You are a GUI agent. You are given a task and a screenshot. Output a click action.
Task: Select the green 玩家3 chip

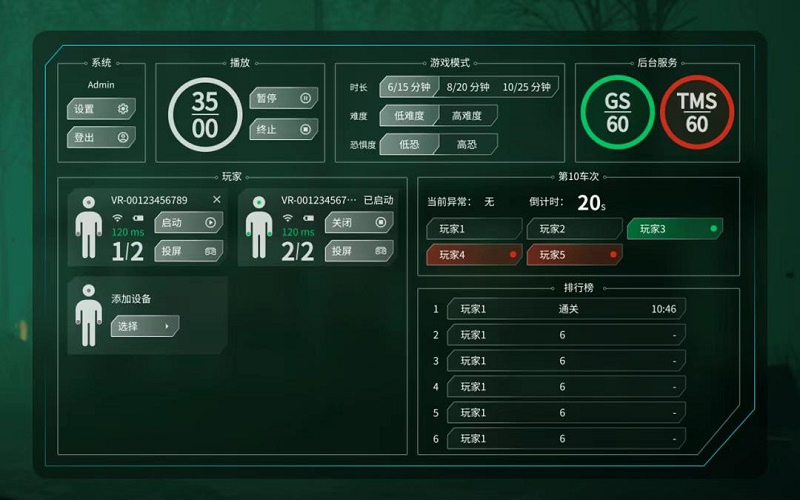(674, 229)
